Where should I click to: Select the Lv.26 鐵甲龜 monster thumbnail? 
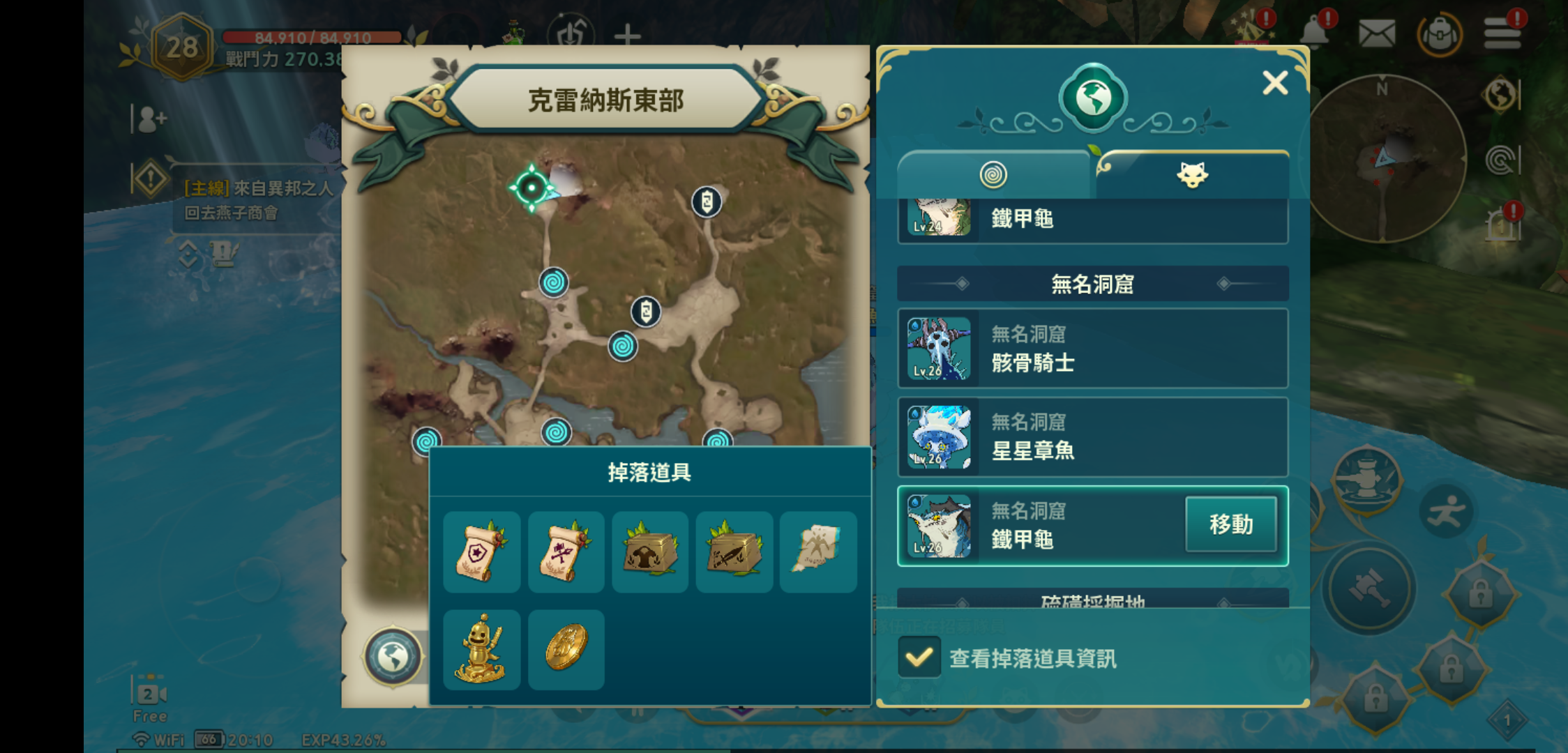(x=939, y=524)
